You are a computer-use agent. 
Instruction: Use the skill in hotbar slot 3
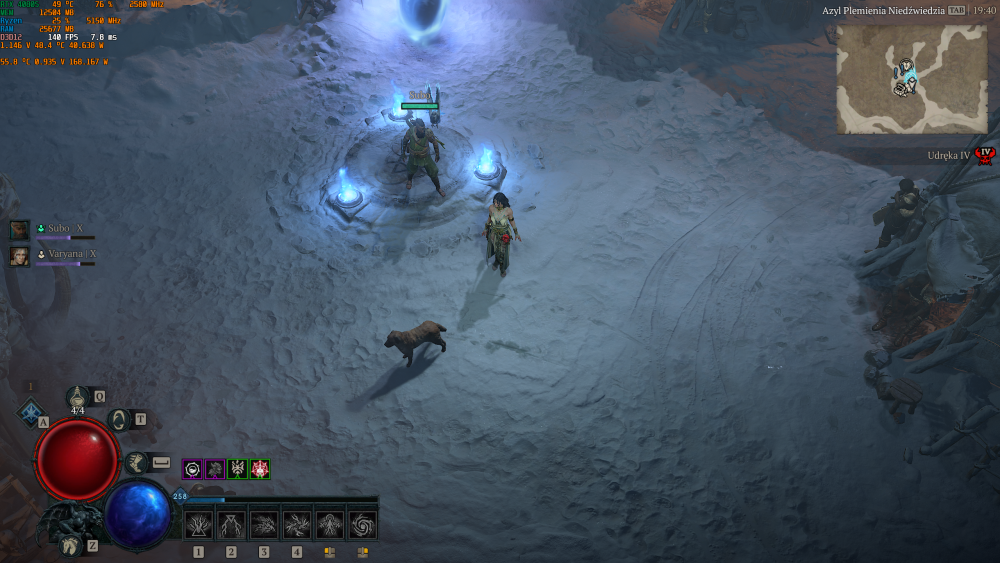click(x=264, y=525)
